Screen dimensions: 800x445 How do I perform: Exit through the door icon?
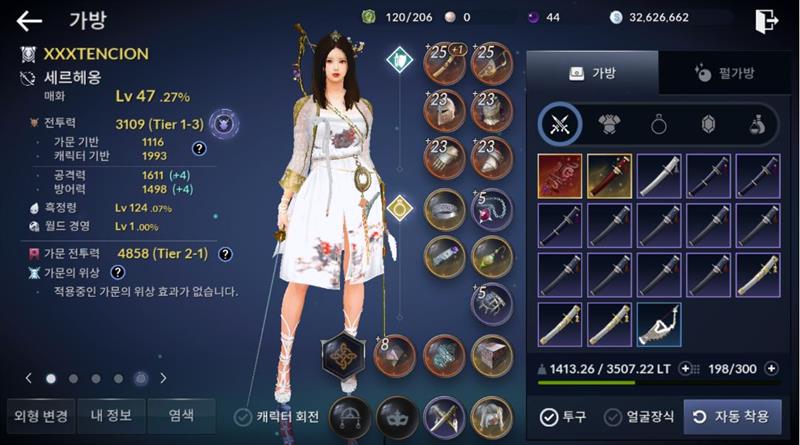point(767,21)
